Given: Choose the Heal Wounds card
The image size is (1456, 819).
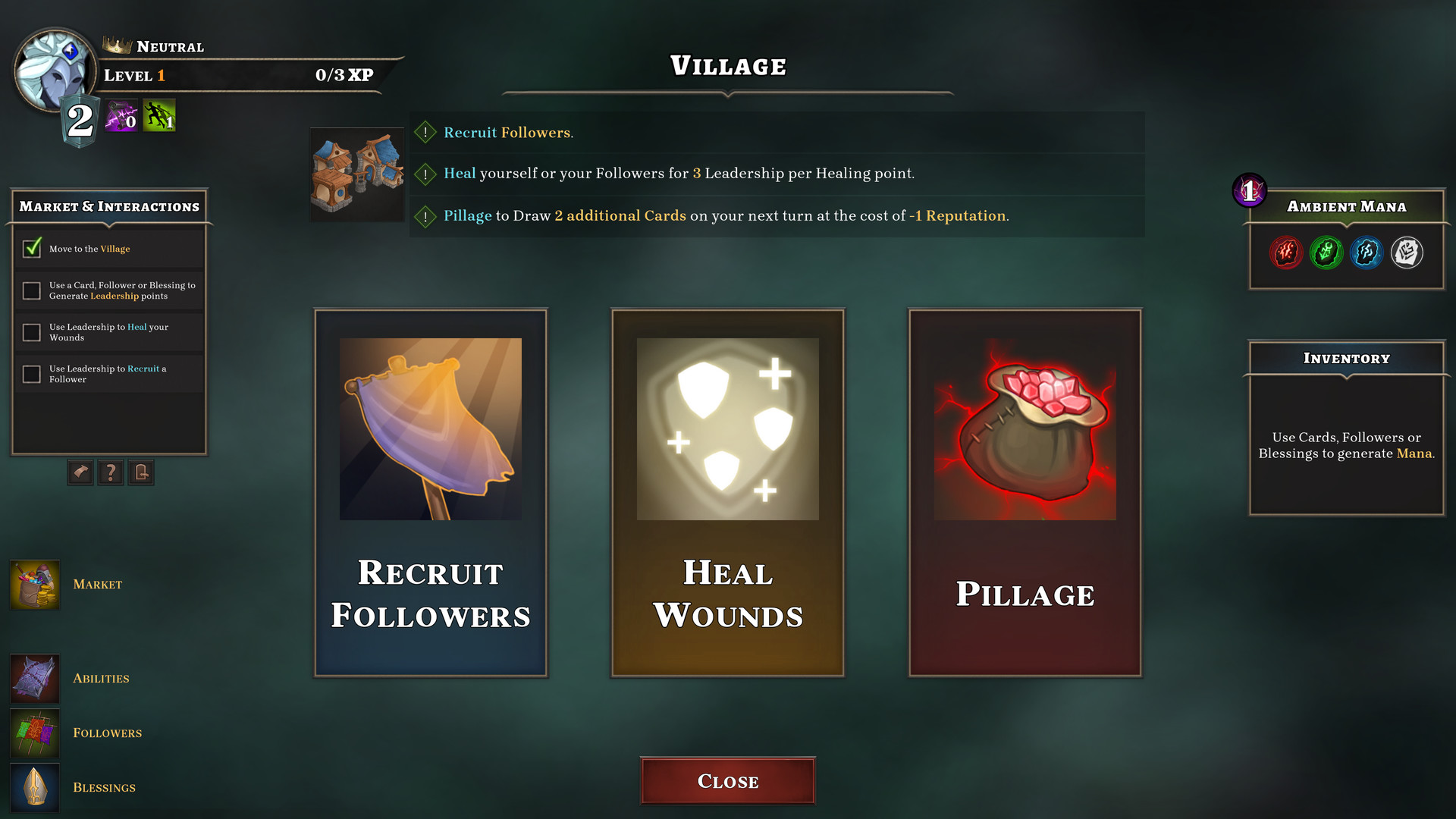Looking at the screenshot, I should pyautogui.click(x=727, y=493).
